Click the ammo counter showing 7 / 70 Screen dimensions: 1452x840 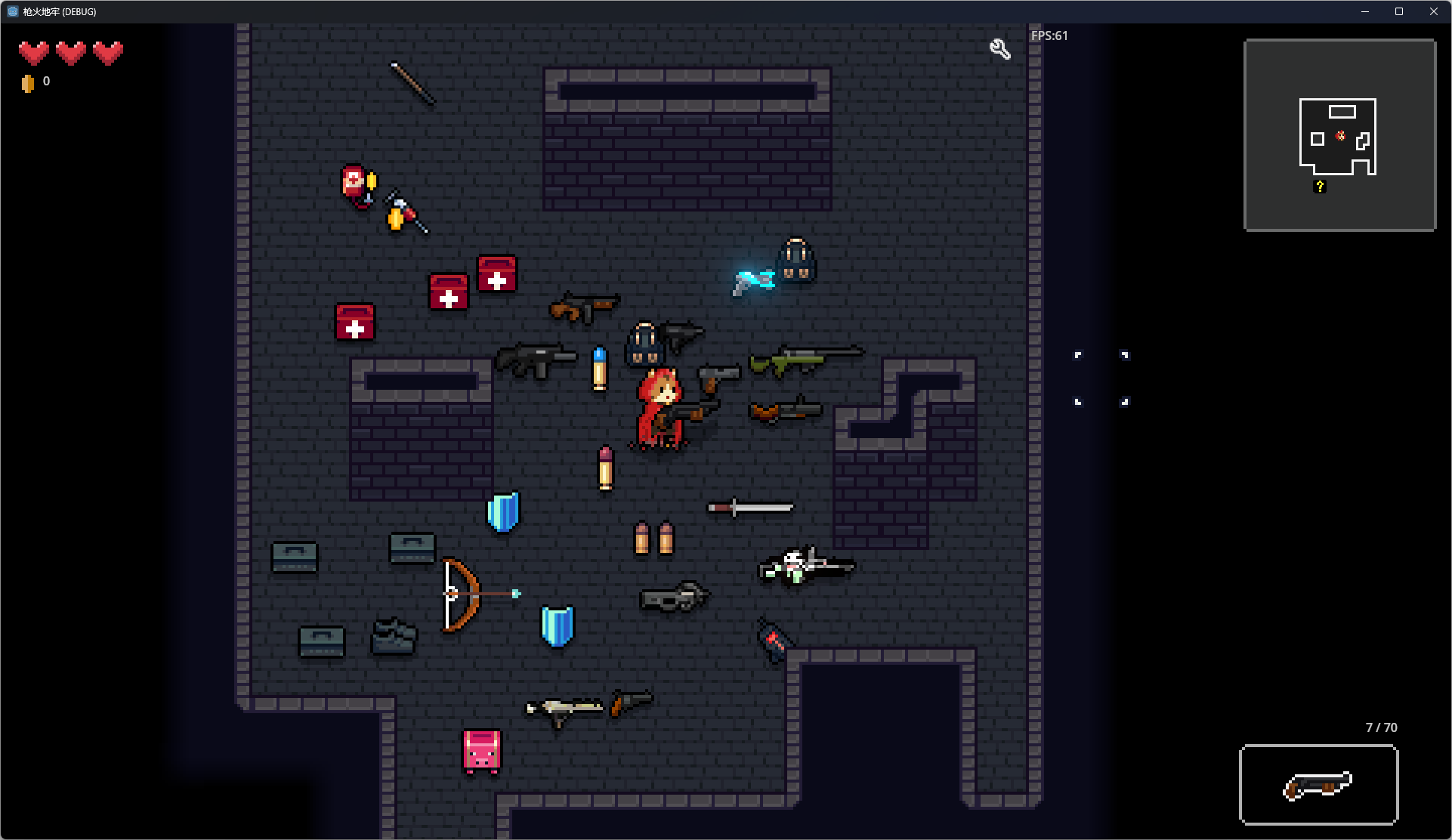1380,727
